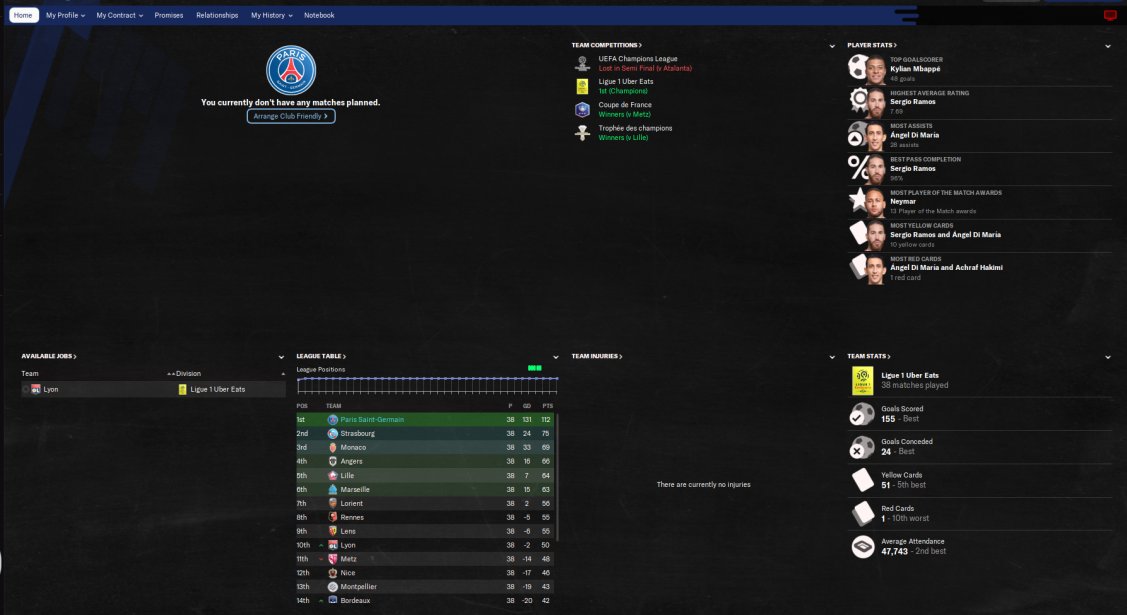Open the My Contract dropdown menu
This screenshot has height=615, width=1127.
(119, 15)
